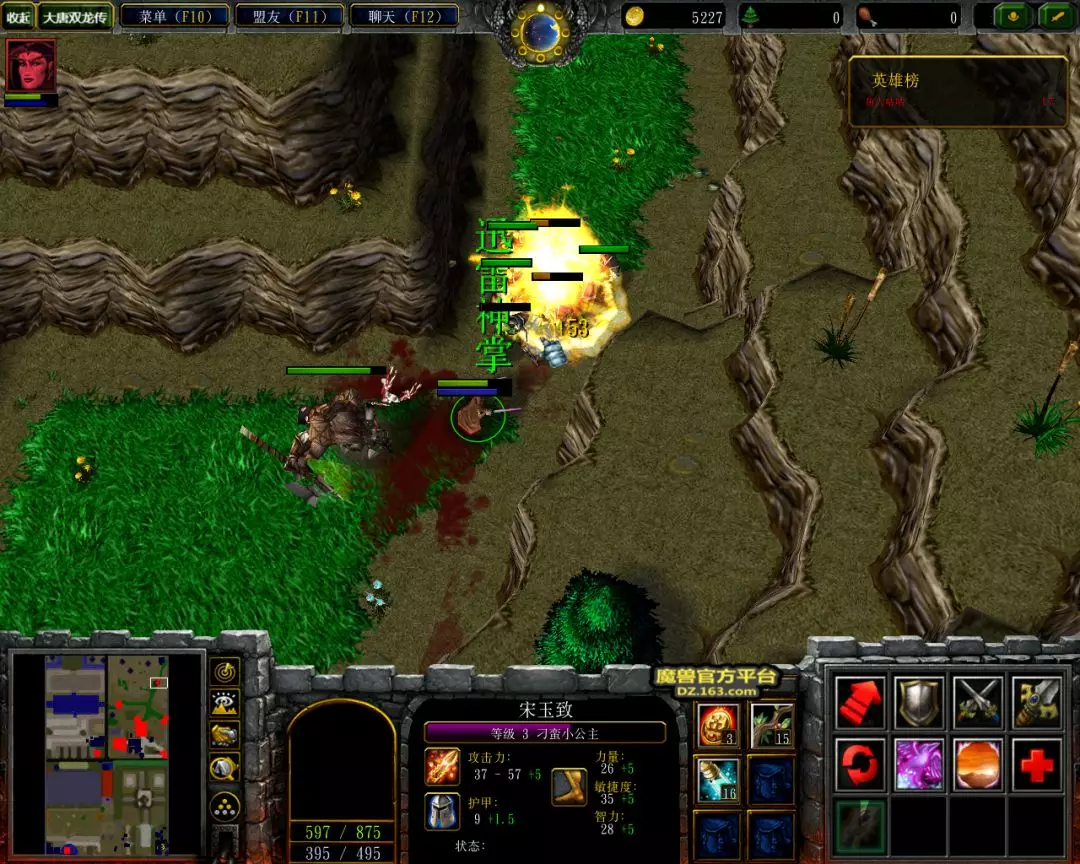The width and height of the screenshot is (1080, 864).
Task: Open the 聊天 (F12) chat log
Action: pyautogui.click(x=405, y=16)
